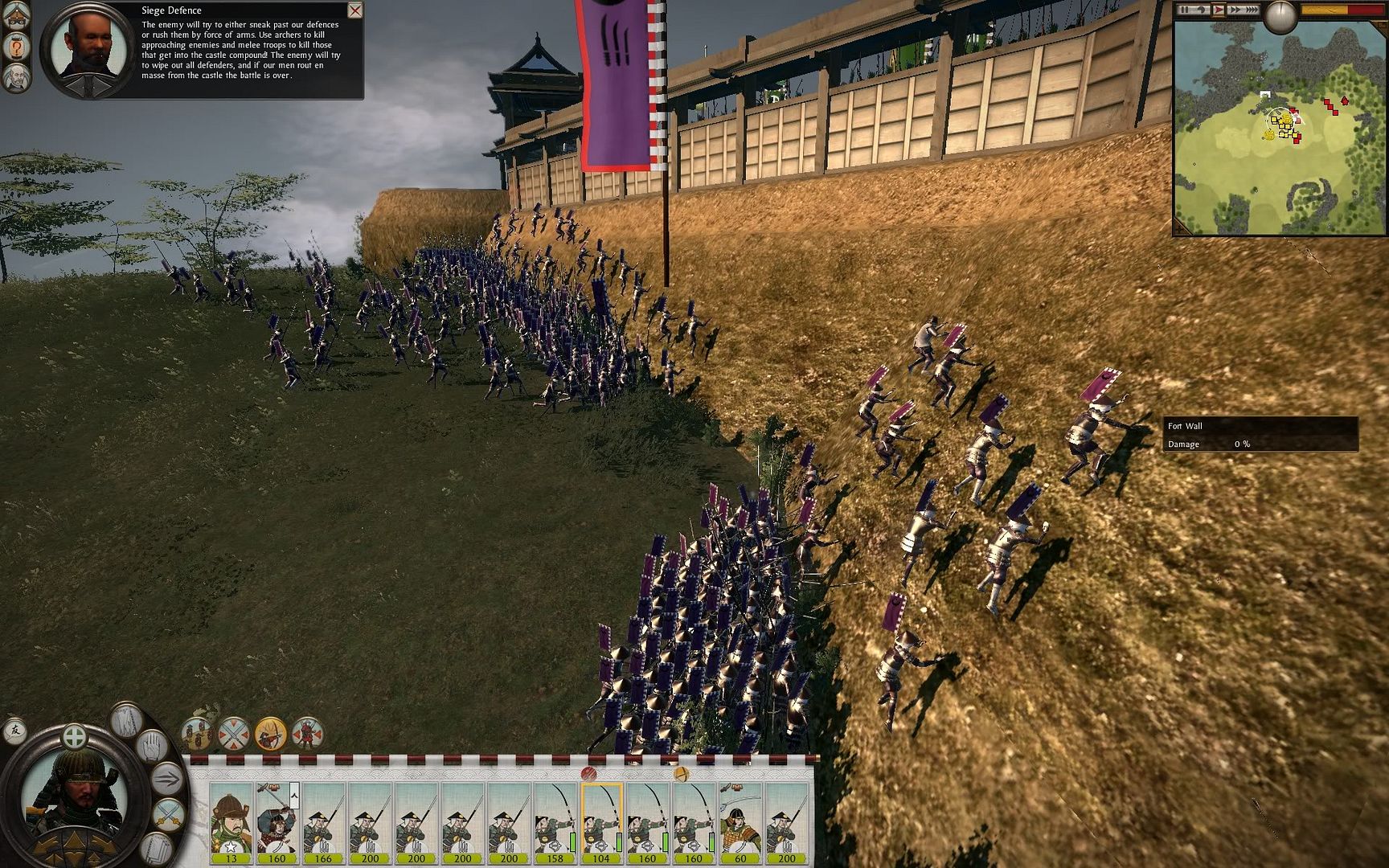Select the general's unit card with 13 men

pos(231,821)
